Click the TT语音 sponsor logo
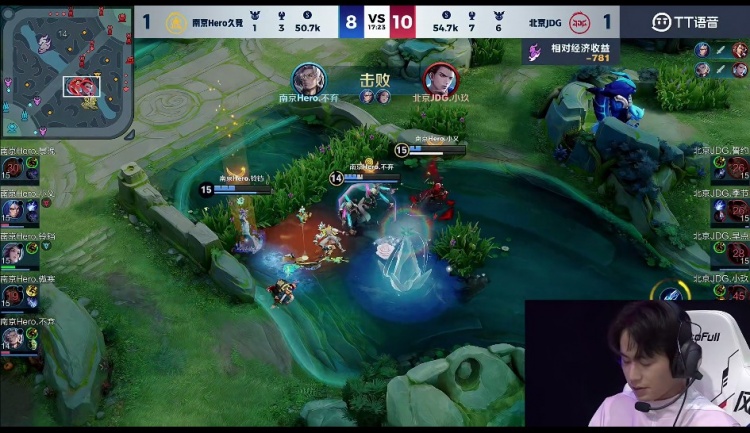 pos(685,21)
